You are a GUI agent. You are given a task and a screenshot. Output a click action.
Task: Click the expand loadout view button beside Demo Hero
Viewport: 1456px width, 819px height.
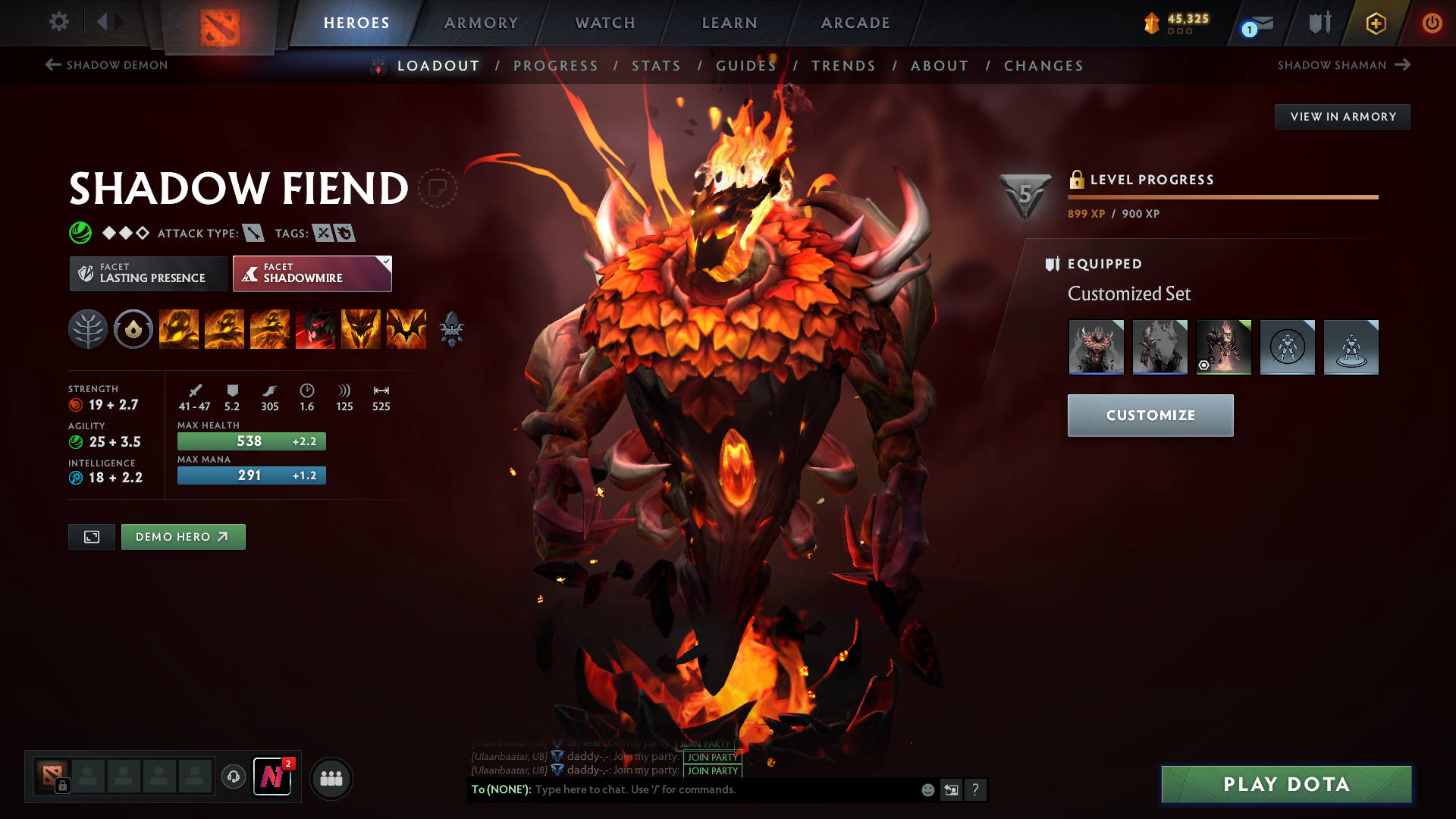[91, 536]
